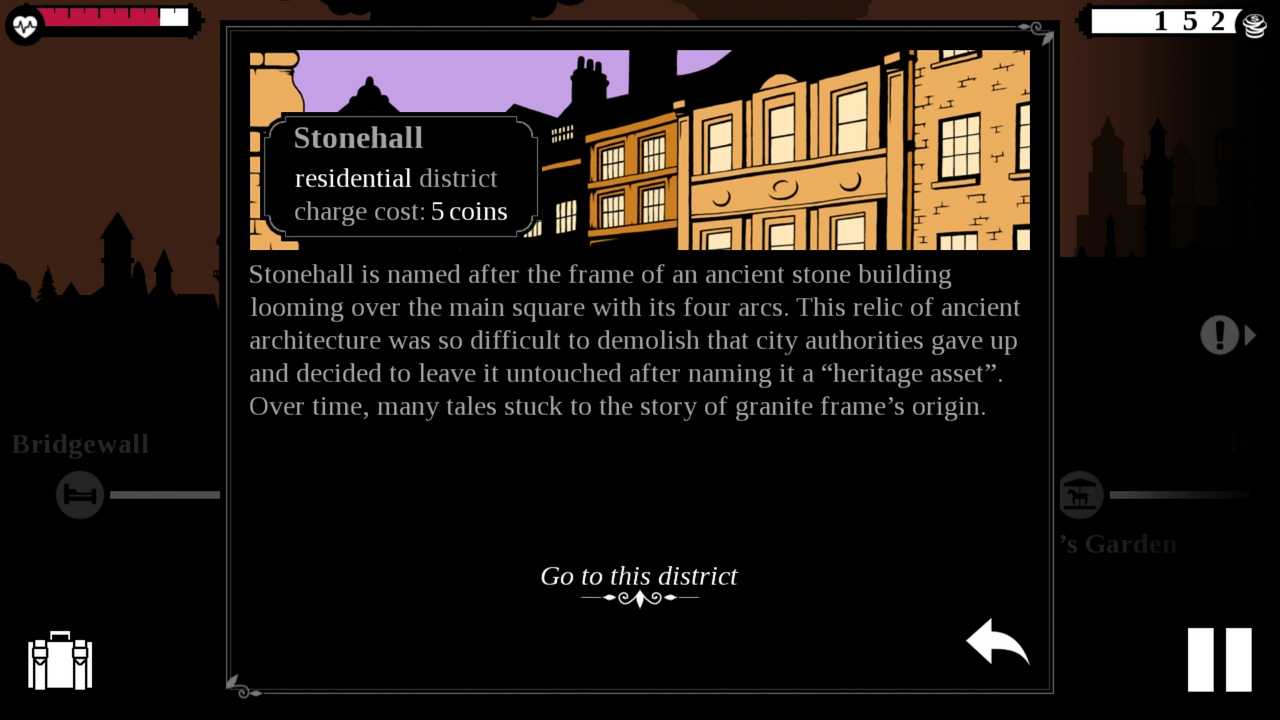
Task: Close the Stonehall dialog with the back arrow
Action: [997, 641]
